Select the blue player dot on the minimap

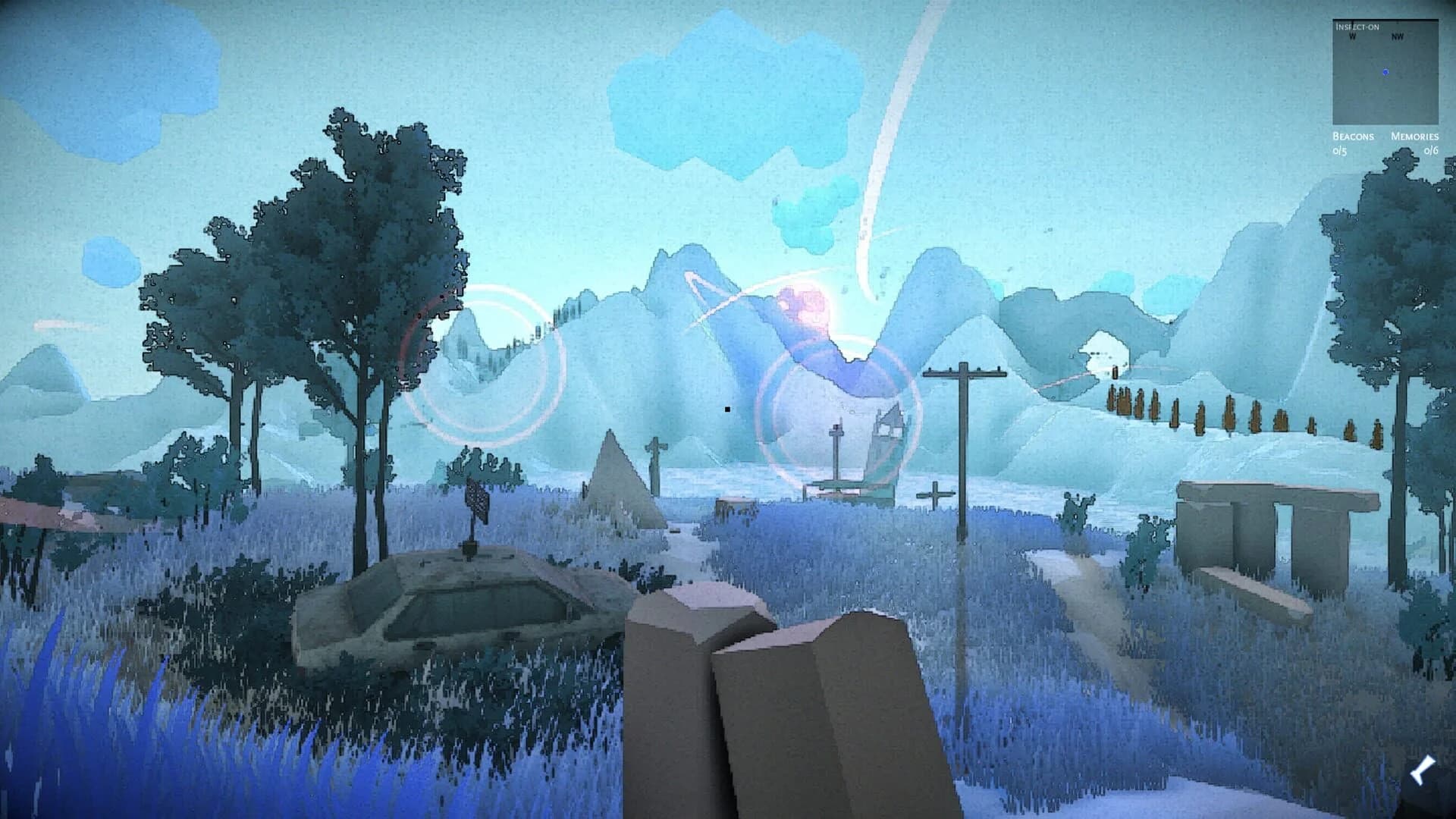click(1385, 71)
